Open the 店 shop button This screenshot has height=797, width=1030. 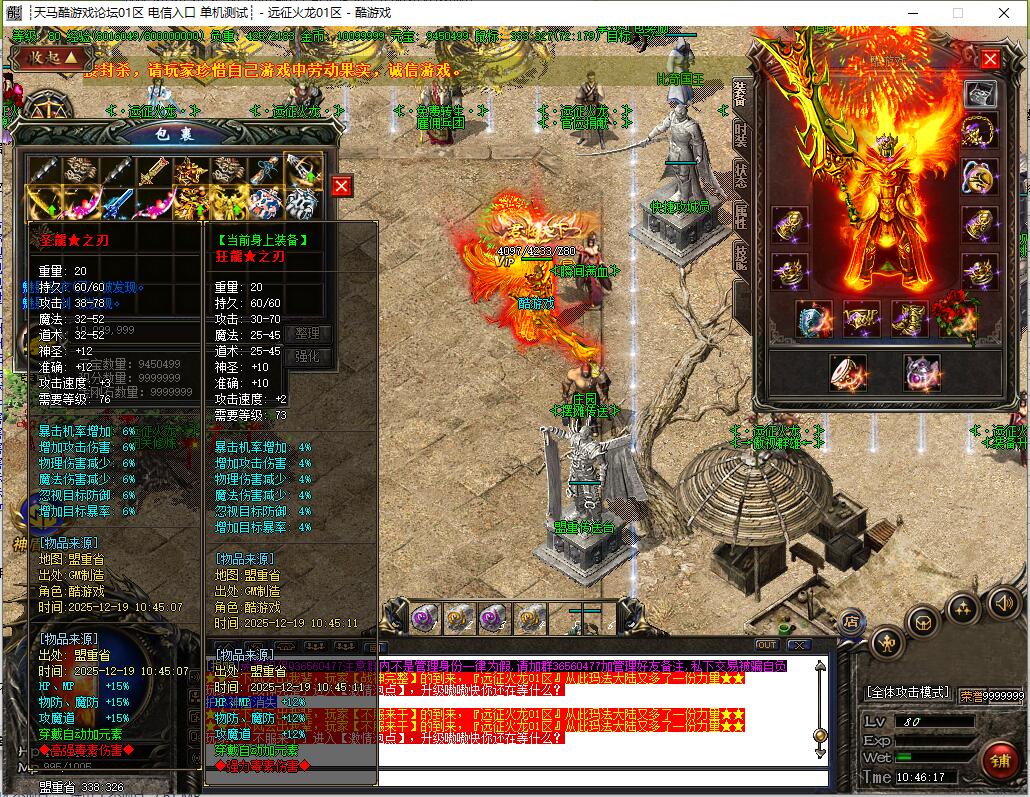pyautogui.click(x=853, y=620)
